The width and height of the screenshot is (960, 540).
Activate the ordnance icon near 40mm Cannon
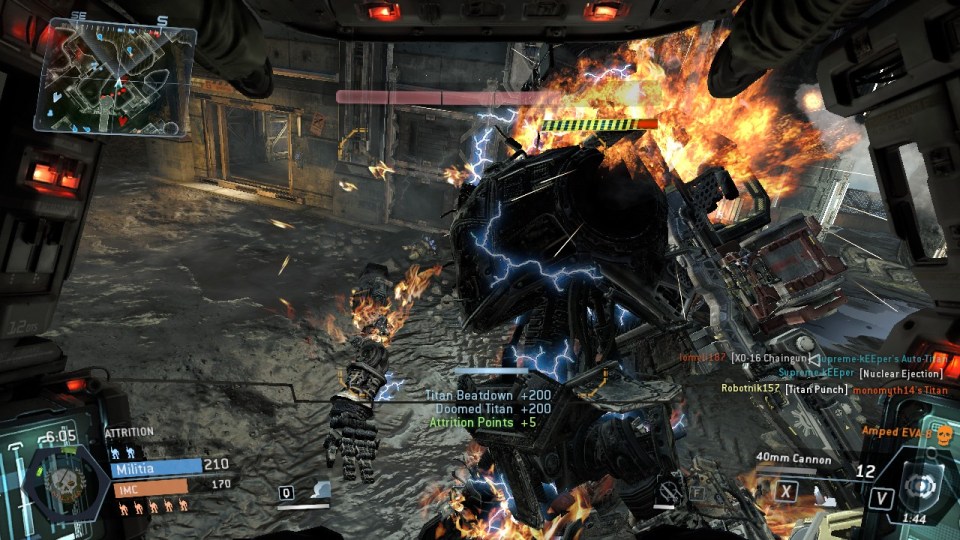click(x=820, y=492)
